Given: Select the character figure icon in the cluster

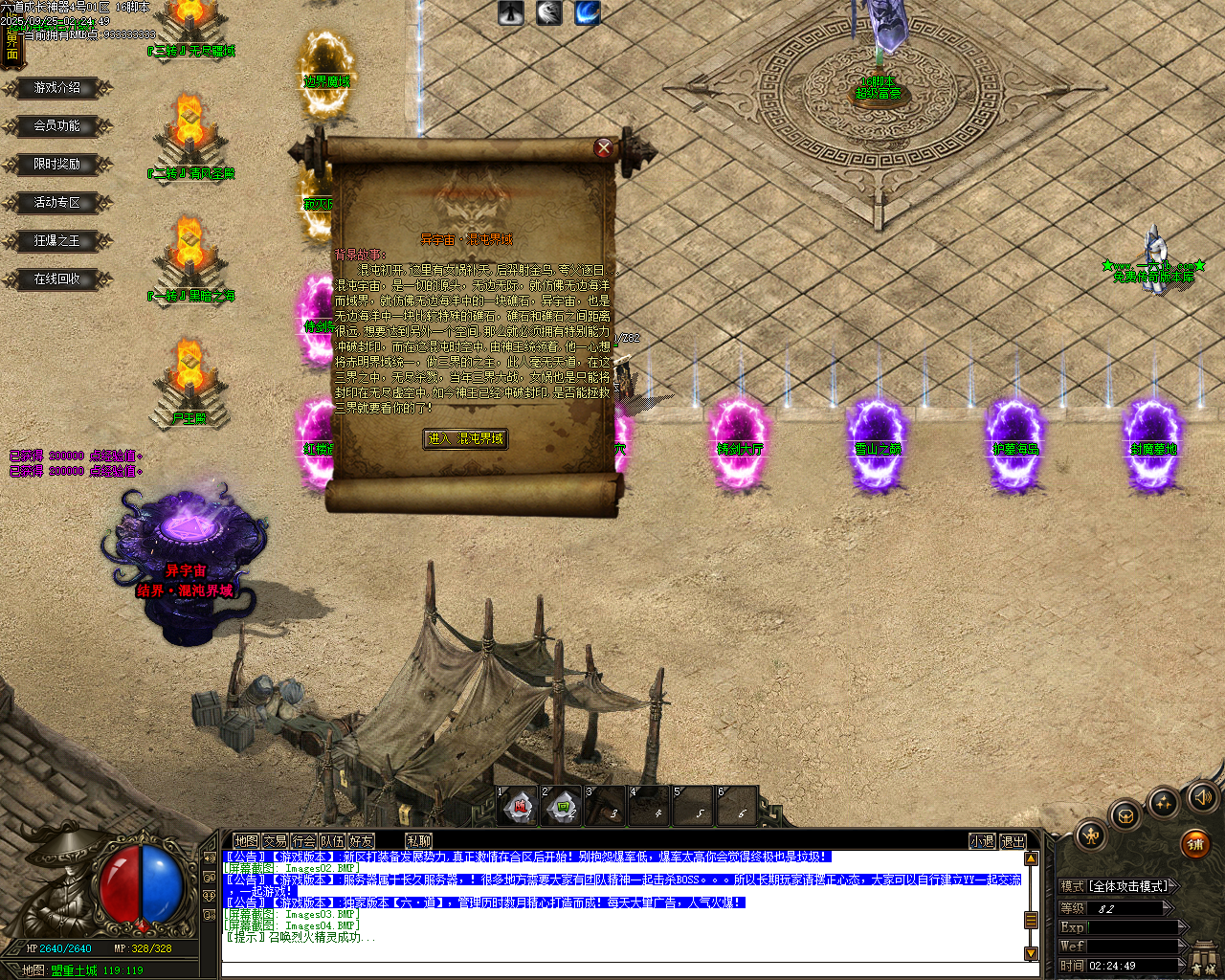Looking at the screenshot, I should 1092,836.
